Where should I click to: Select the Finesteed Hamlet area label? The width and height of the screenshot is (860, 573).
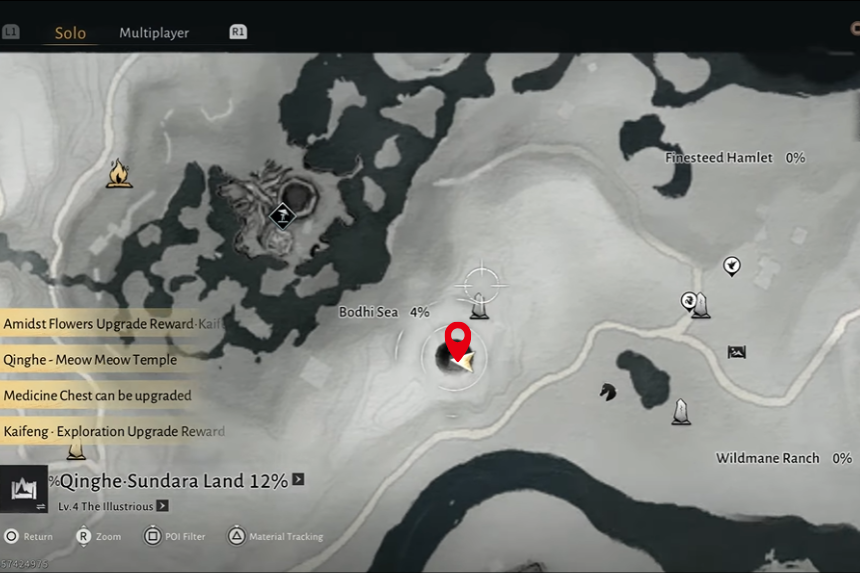click(x=719, y=158)
